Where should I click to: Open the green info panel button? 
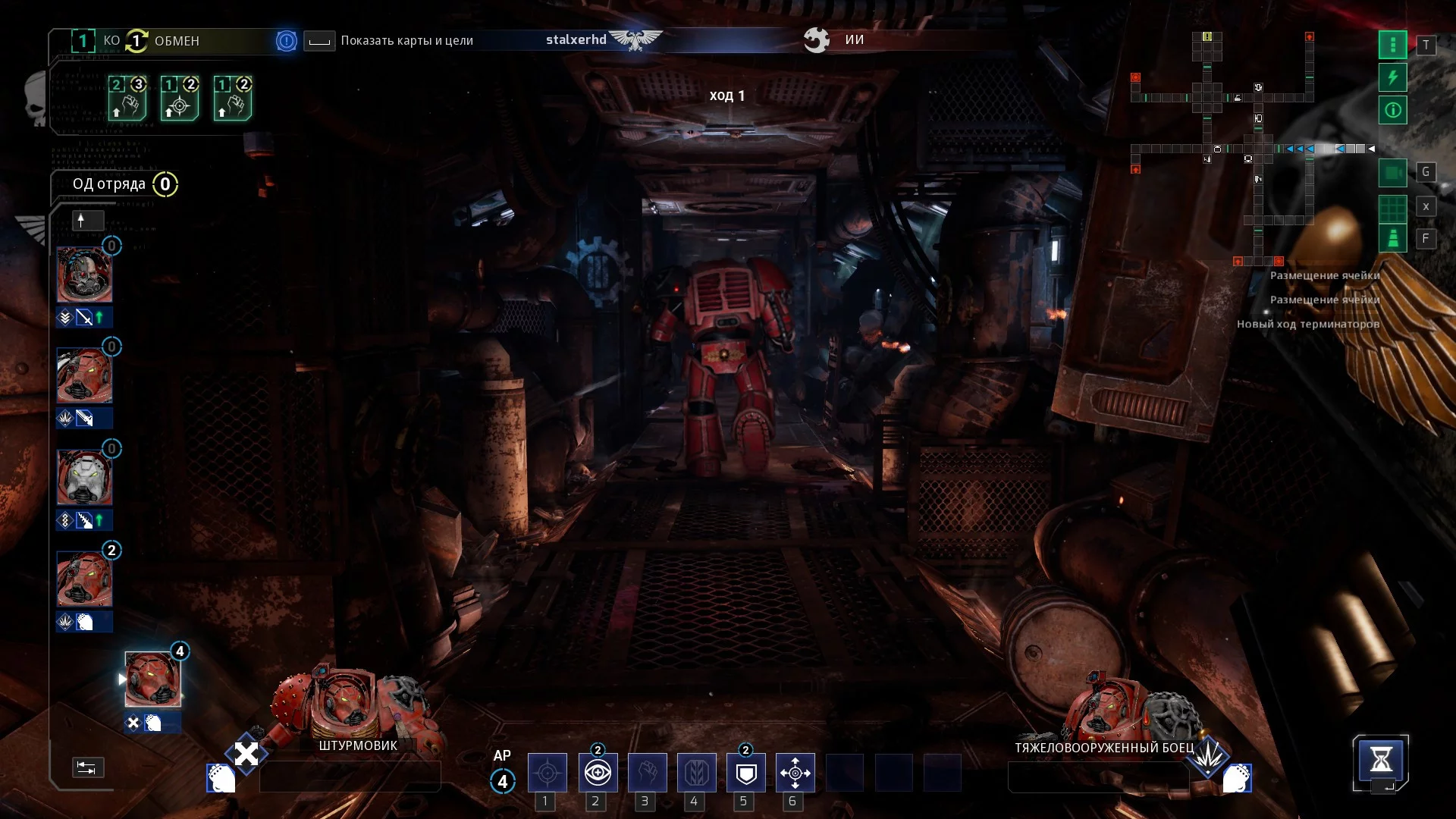[x=1392, y=111]
